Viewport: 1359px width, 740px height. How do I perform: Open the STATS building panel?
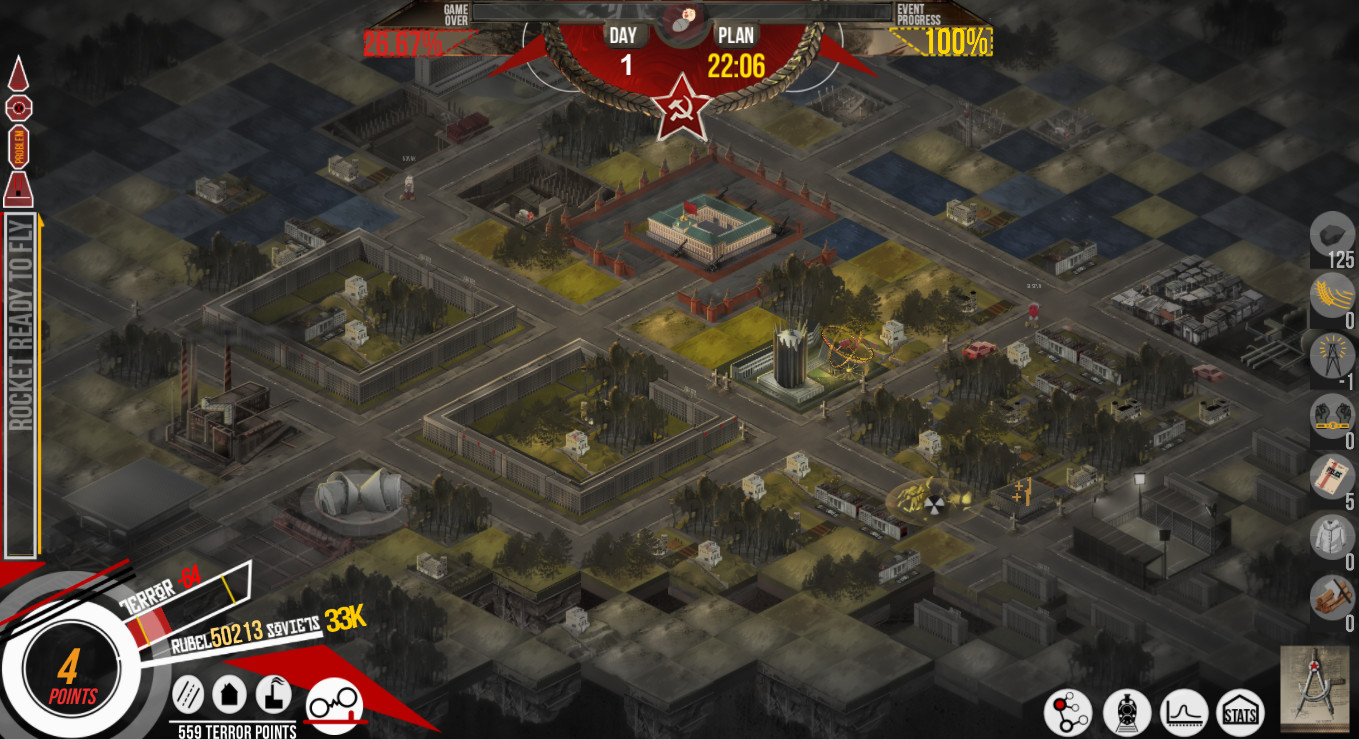tap(1240, 712)
